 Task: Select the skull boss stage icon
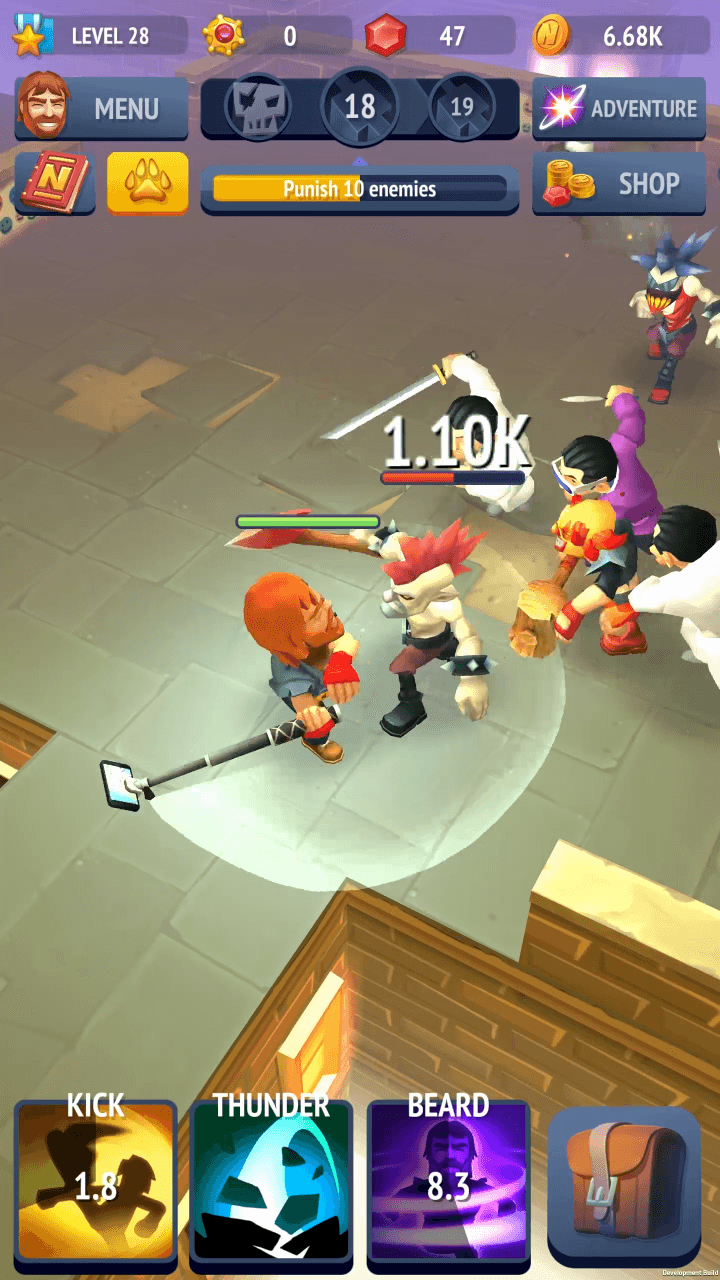(258, 106)
